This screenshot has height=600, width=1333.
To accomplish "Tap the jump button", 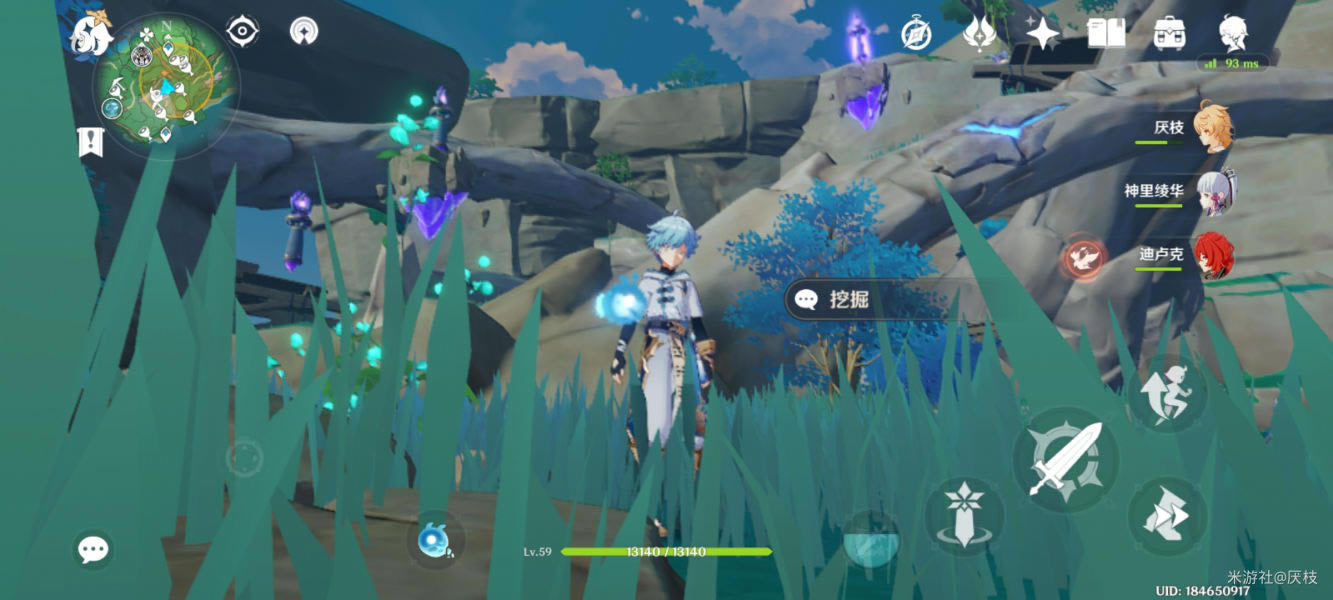I will click(1166, 393).
